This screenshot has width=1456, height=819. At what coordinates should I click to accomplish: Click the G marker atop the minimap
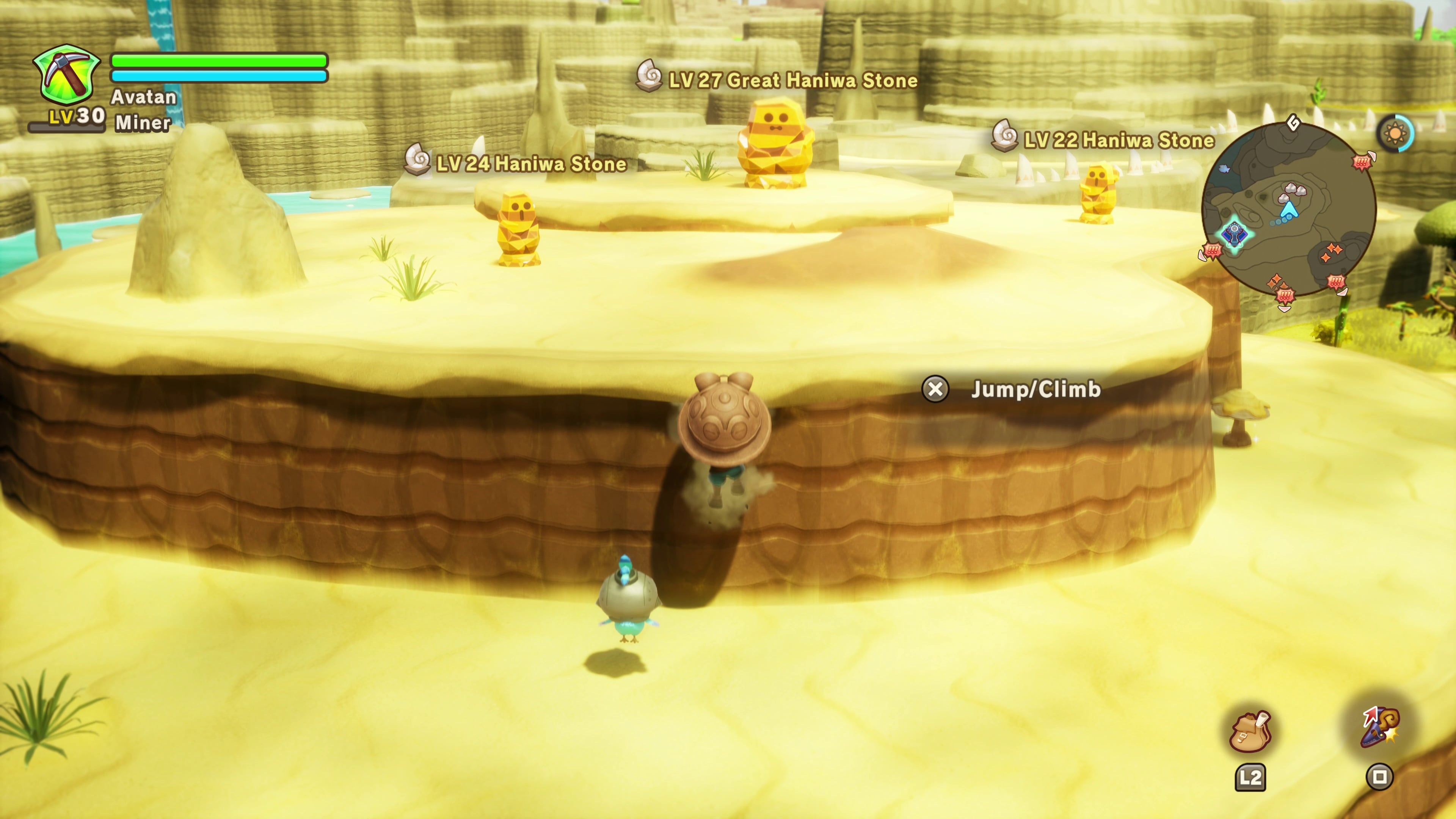click(x=1293, y=122)
